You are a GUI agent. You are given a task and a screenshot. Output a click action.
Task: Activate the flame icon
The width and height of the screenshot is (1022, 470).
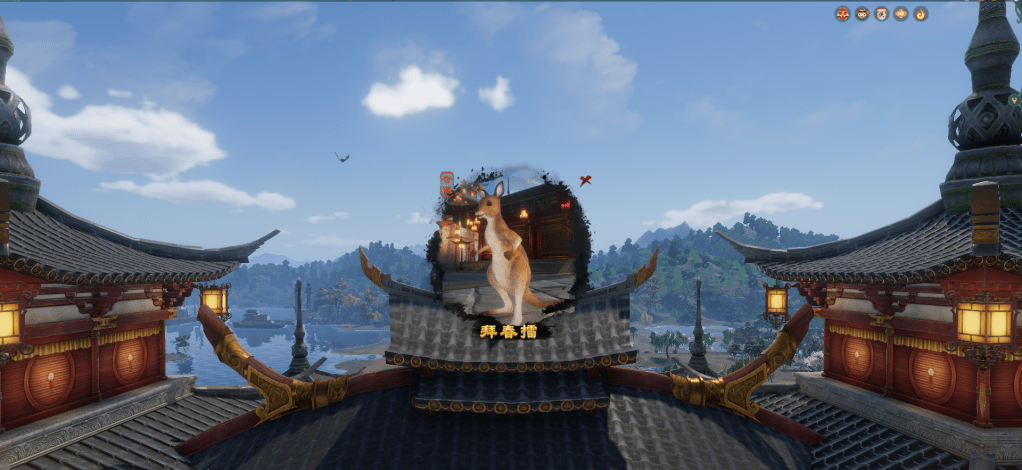pyautogui.click(x=920, y=14)
